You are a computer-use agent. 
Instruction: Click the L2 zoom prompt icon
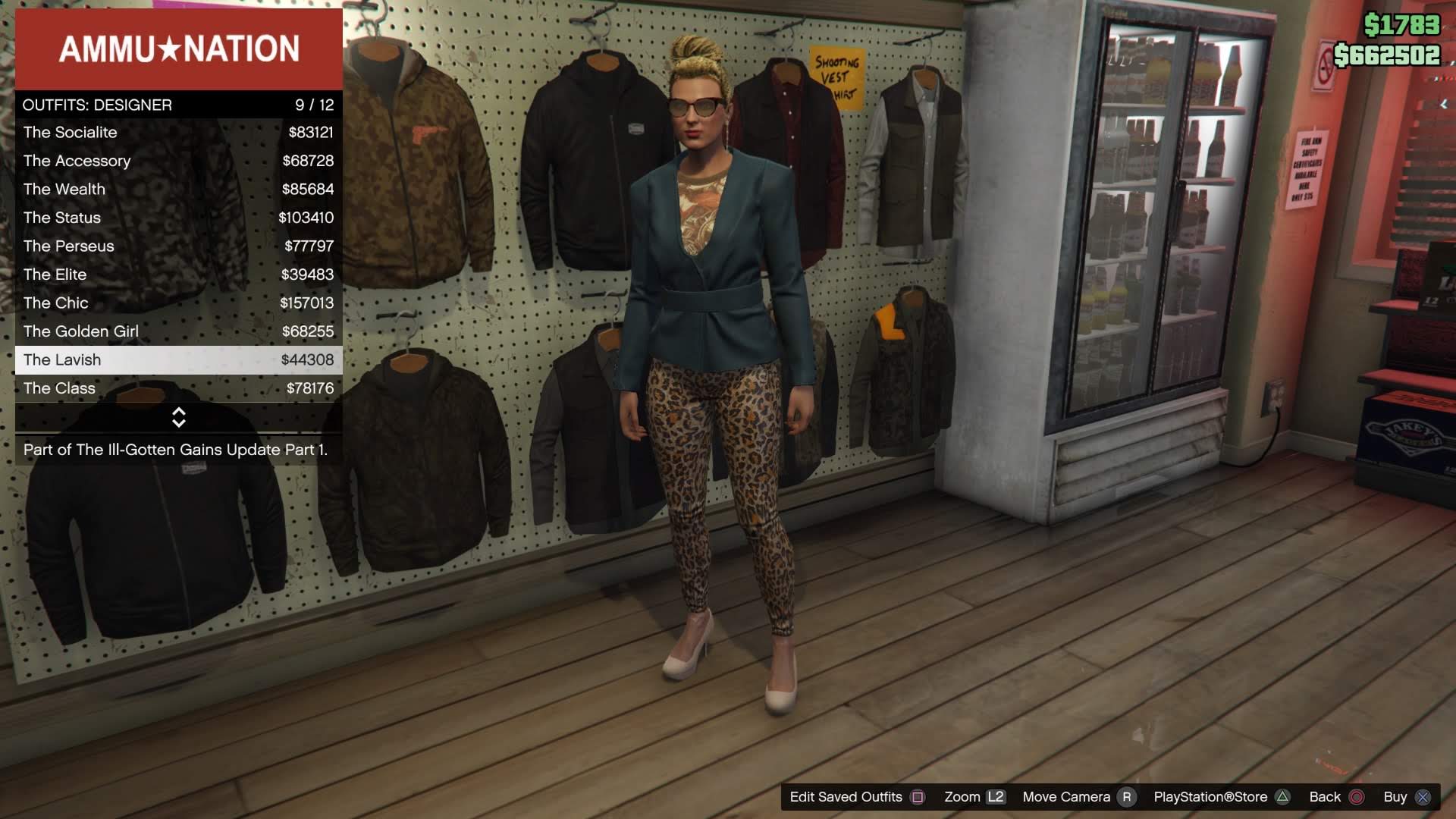[x=997, y=797]
